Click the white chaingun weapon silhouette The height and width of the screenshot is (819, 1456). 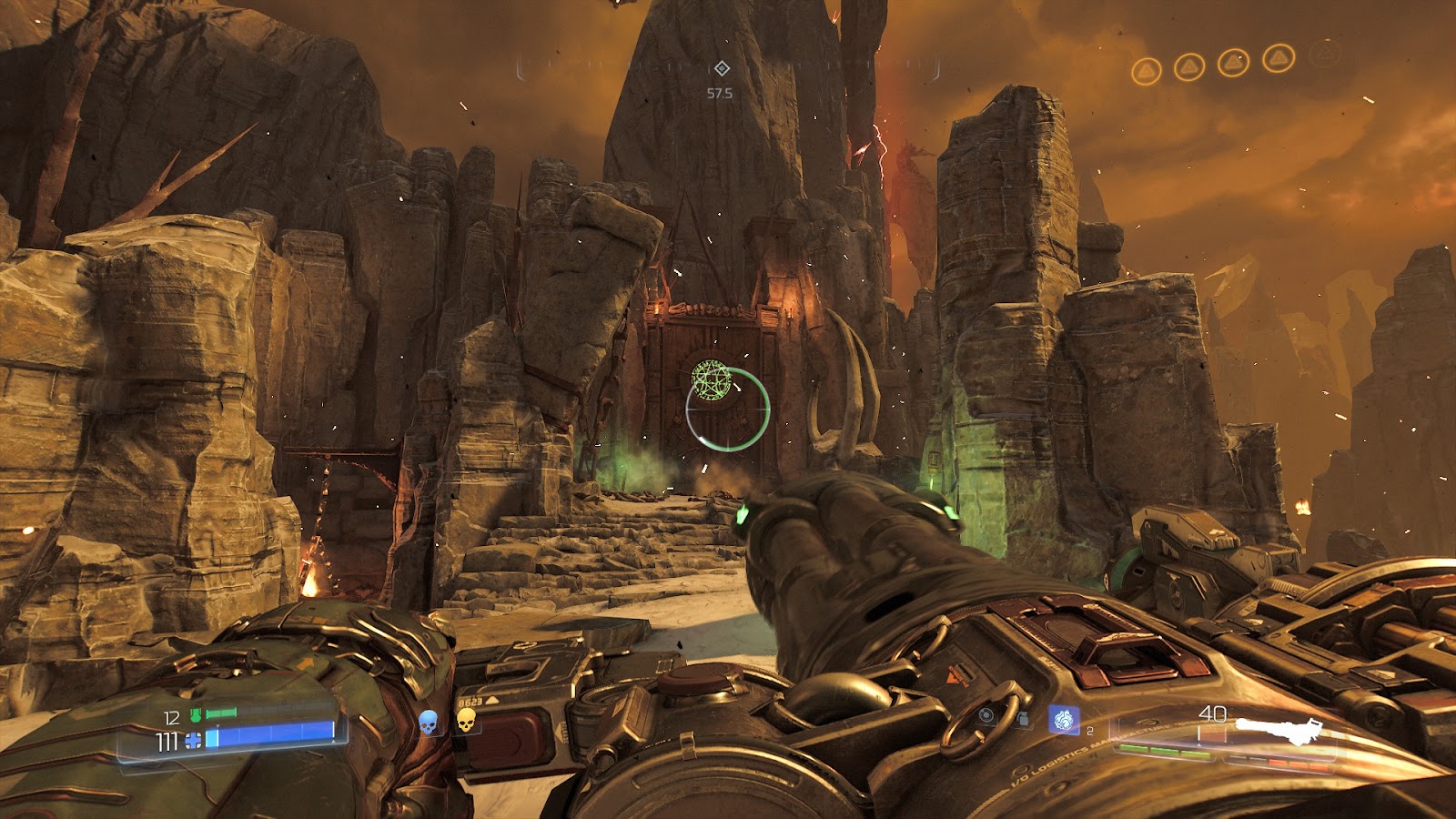(1278, 727)
